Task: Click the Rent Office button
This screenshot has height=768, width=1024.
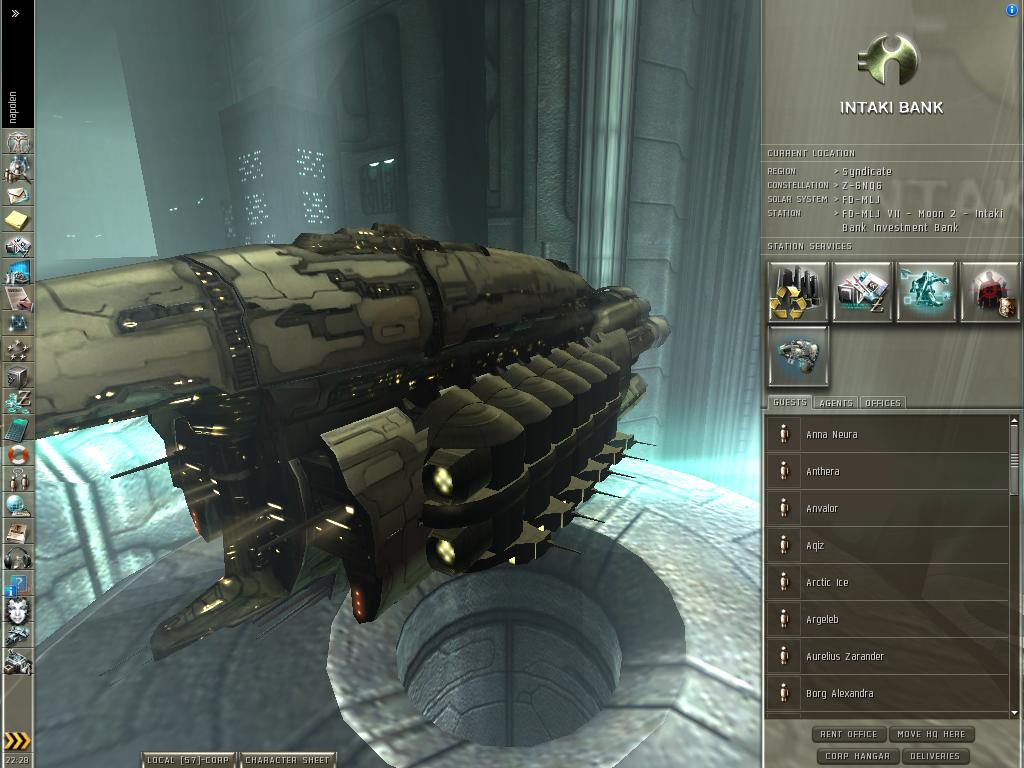Action: point(848,734)
